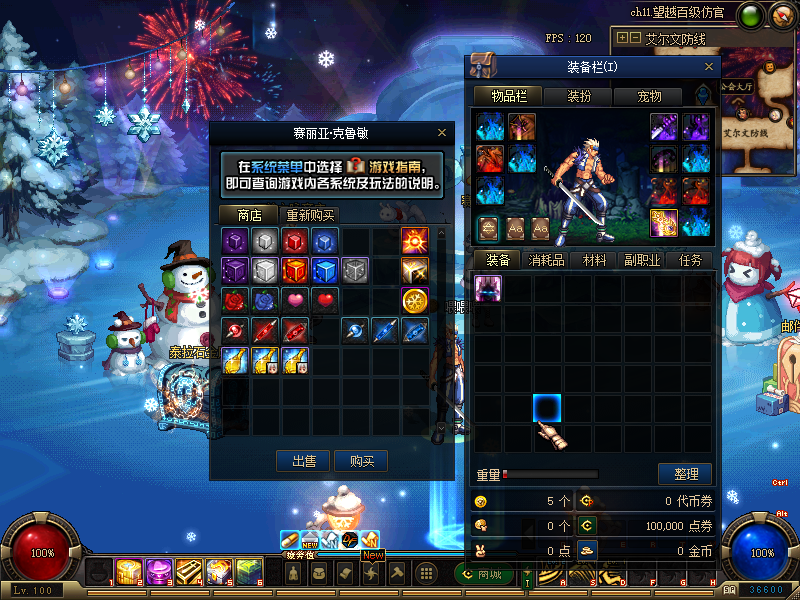Image resolution: width=800 pixels, height=600 pixels.
Task: Select the red rose shop item
Action: click(x=235, y=300)
